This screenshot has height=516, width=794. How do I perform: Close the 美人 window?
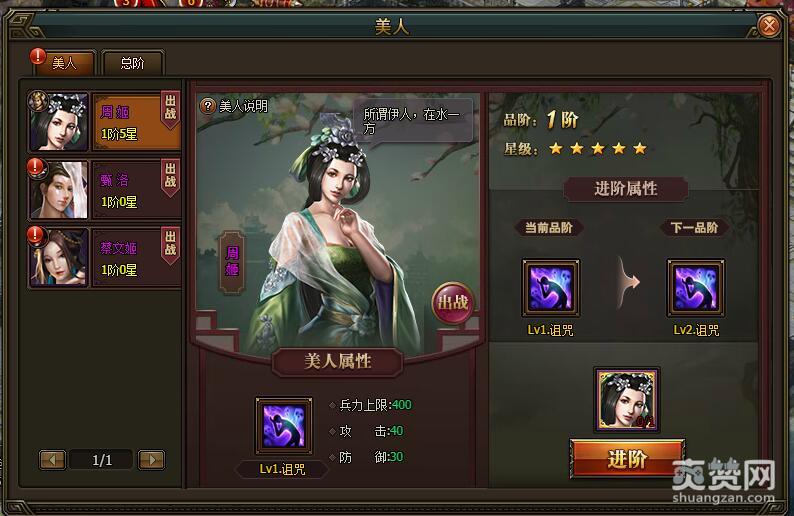[768, 25]
